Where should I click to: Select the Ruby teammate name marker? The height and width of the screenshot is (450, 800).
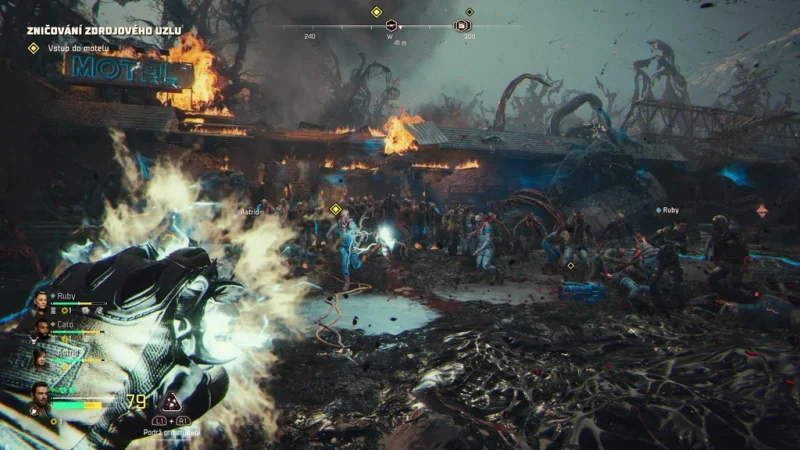click(667, 210)
